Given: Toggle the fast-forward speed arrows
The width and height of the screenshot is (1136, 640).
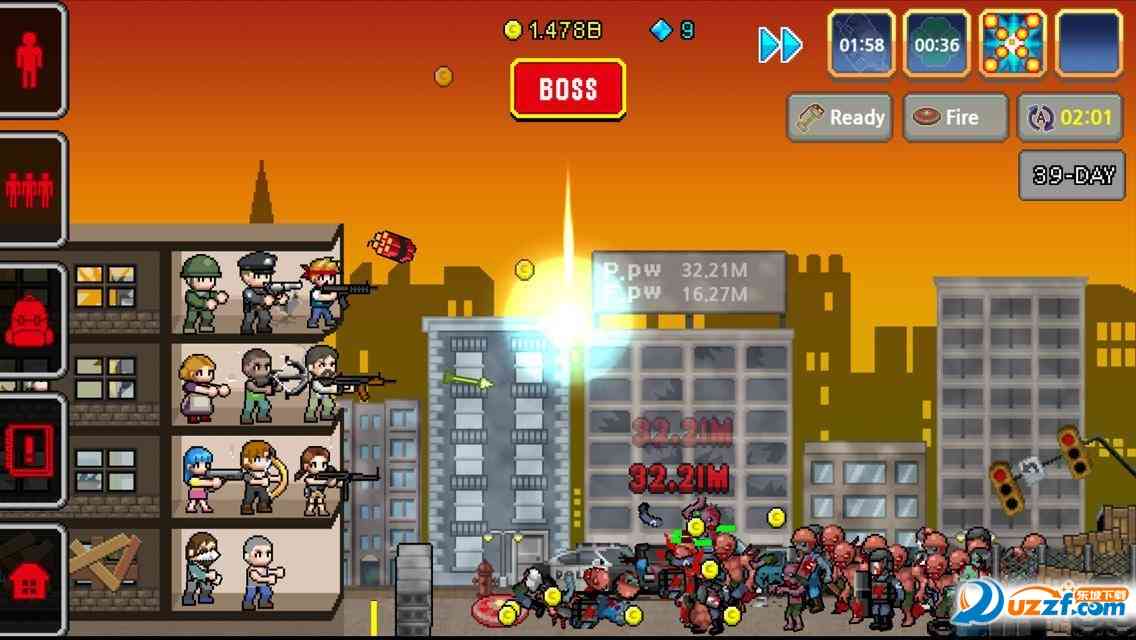Looking at the screenshot, I should [780, 45].
